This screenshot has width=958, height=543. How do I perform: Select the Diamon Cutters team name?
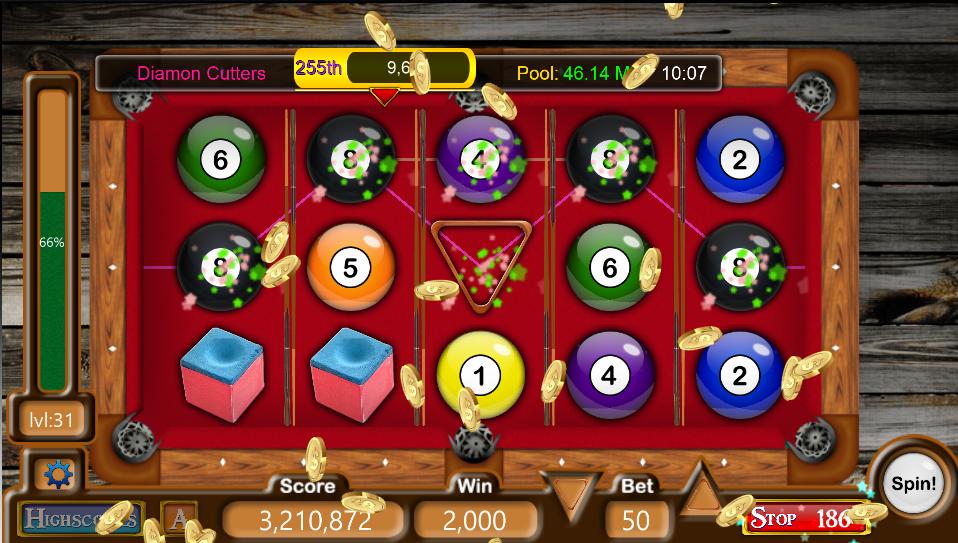(x=201, y=73)
